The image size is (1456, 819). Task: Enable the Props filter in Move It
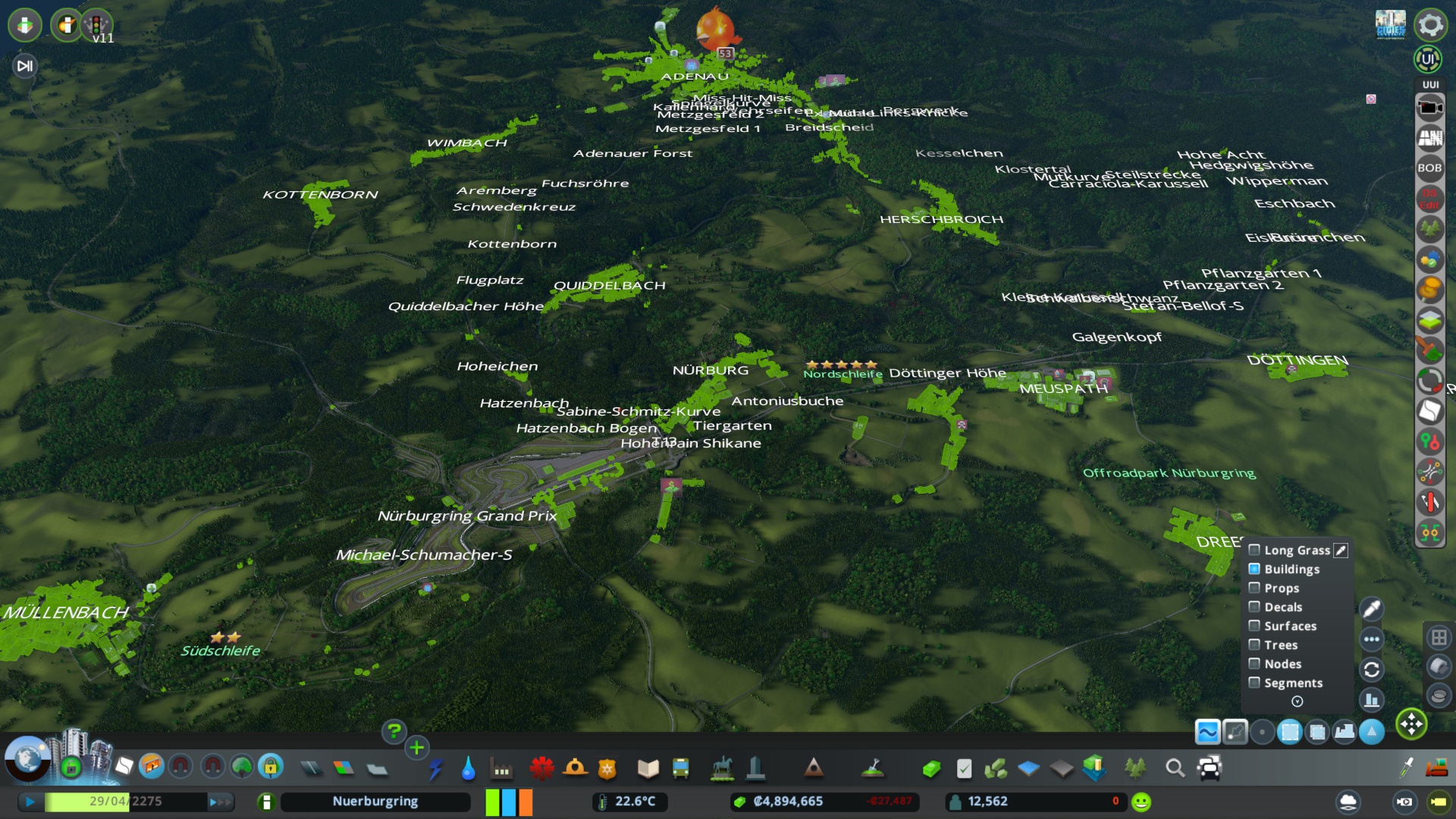[1254, 588]
